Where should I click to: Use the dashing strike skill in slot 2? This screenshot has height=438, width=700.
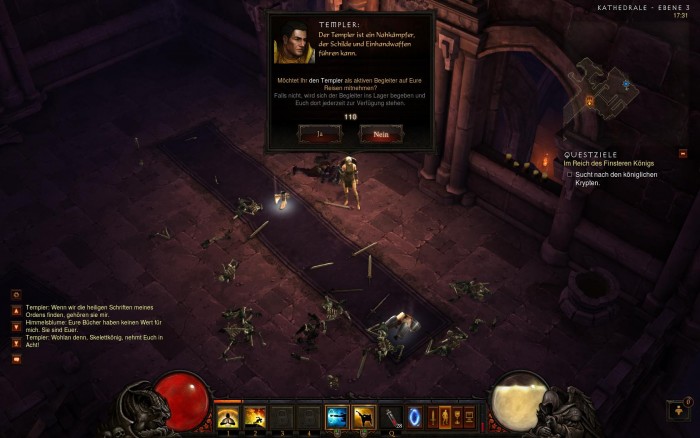[255, 416]
